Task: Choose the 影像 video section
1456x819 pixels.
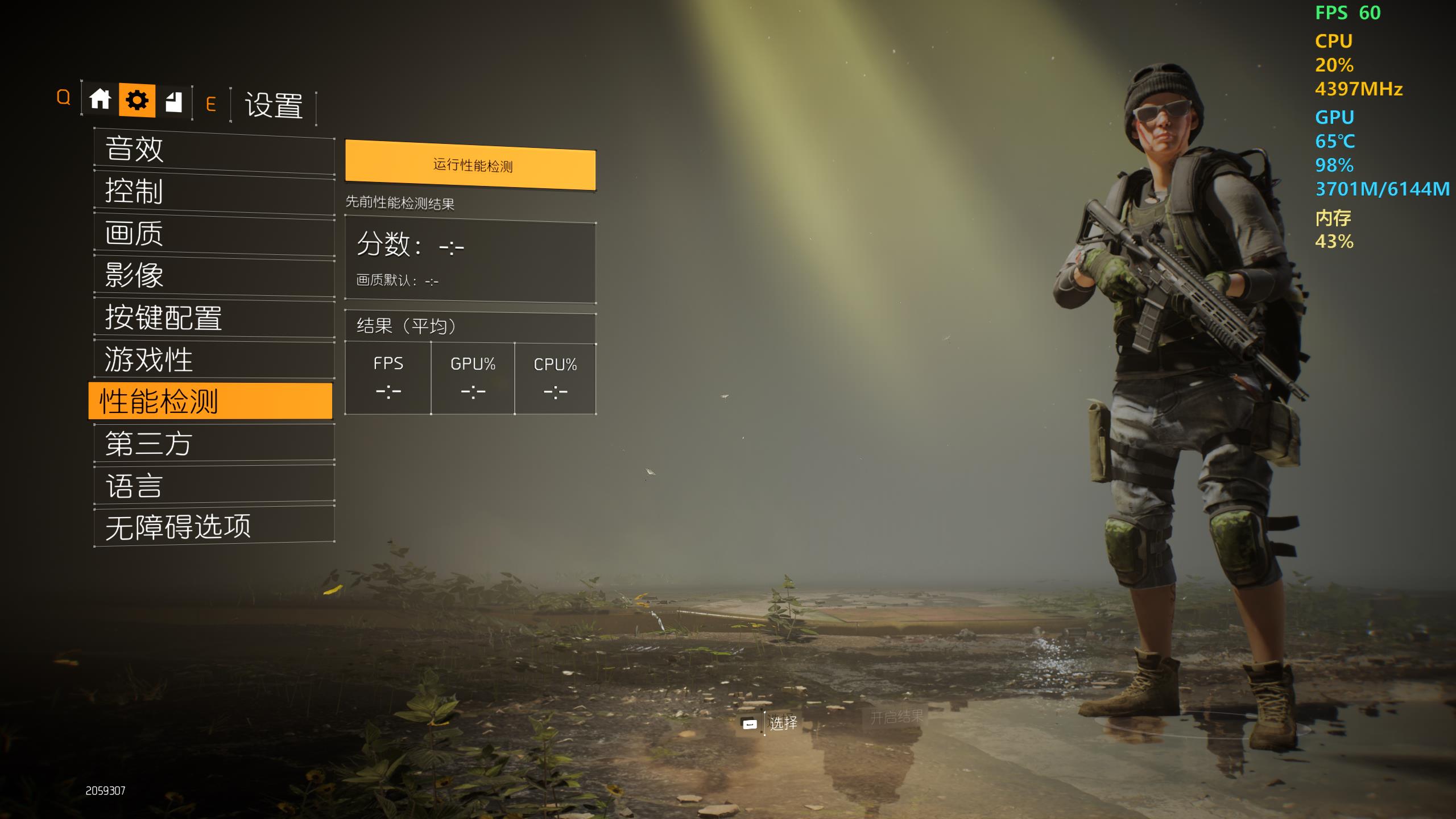Action: tap(214, 276)
